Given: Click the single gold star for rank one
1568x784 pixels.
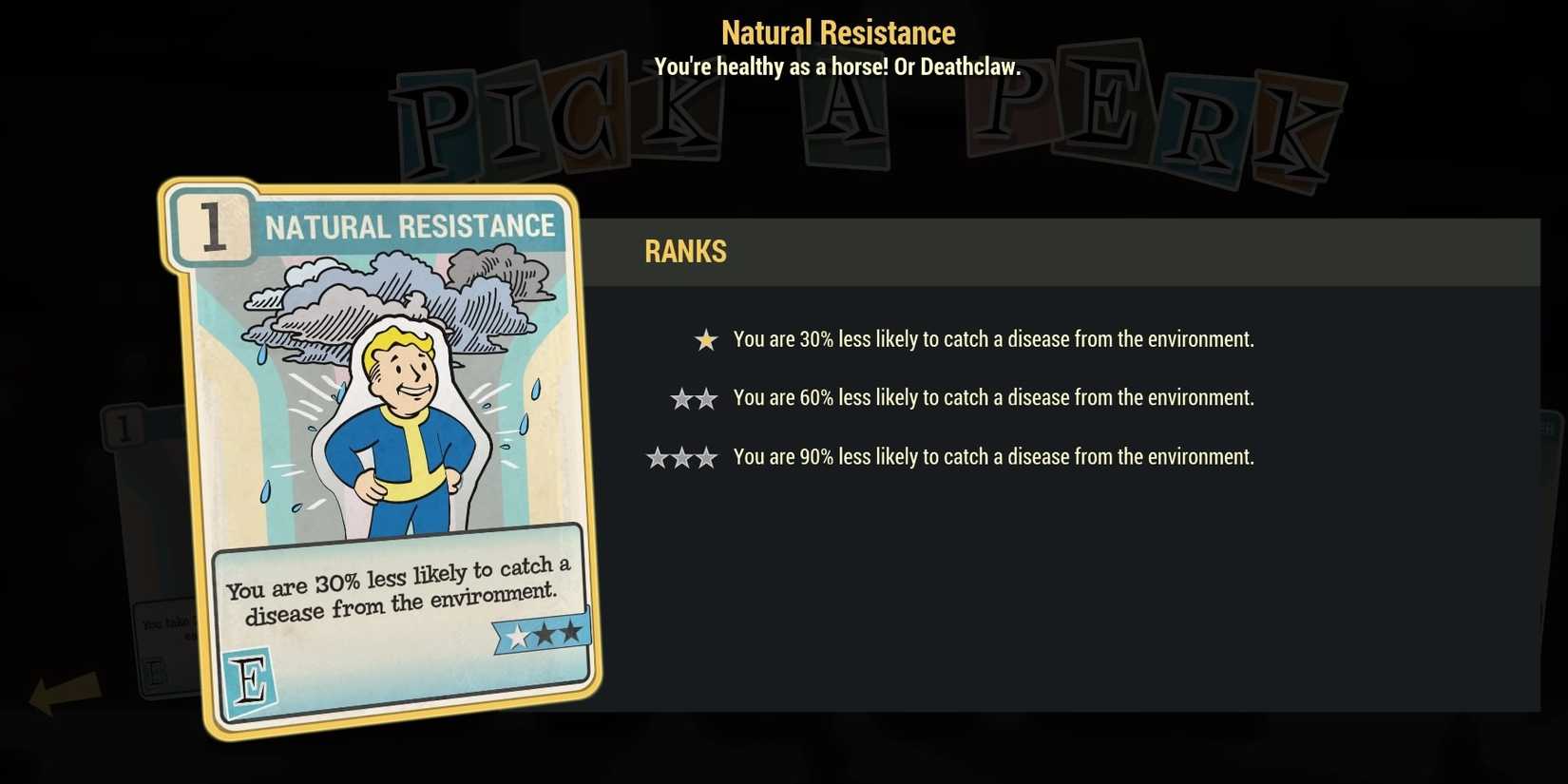Looking at the screenshot, I should click(705, 339).
